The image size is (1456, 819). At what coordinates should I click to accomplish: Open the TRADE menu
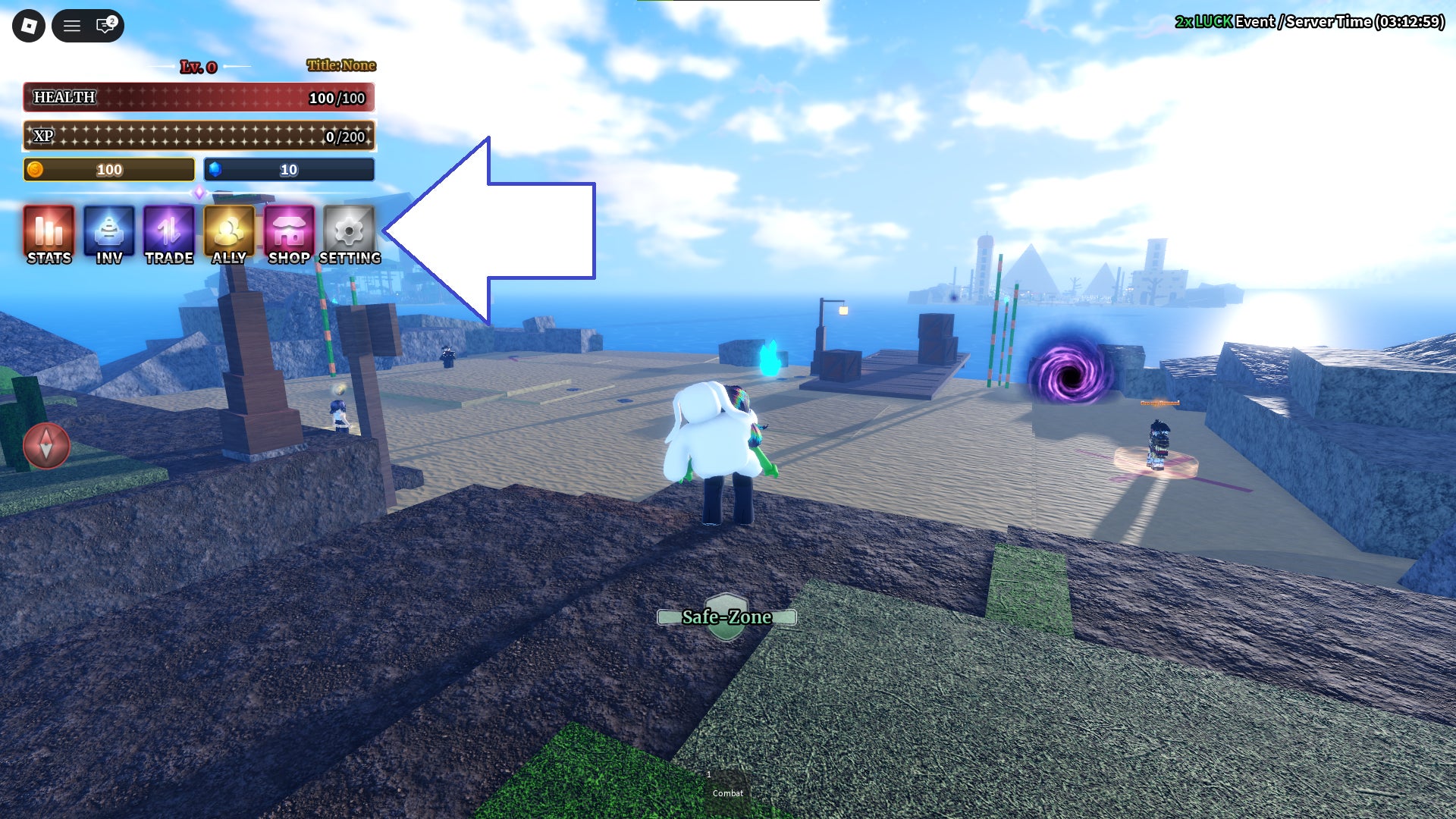(x=169, y=234)
